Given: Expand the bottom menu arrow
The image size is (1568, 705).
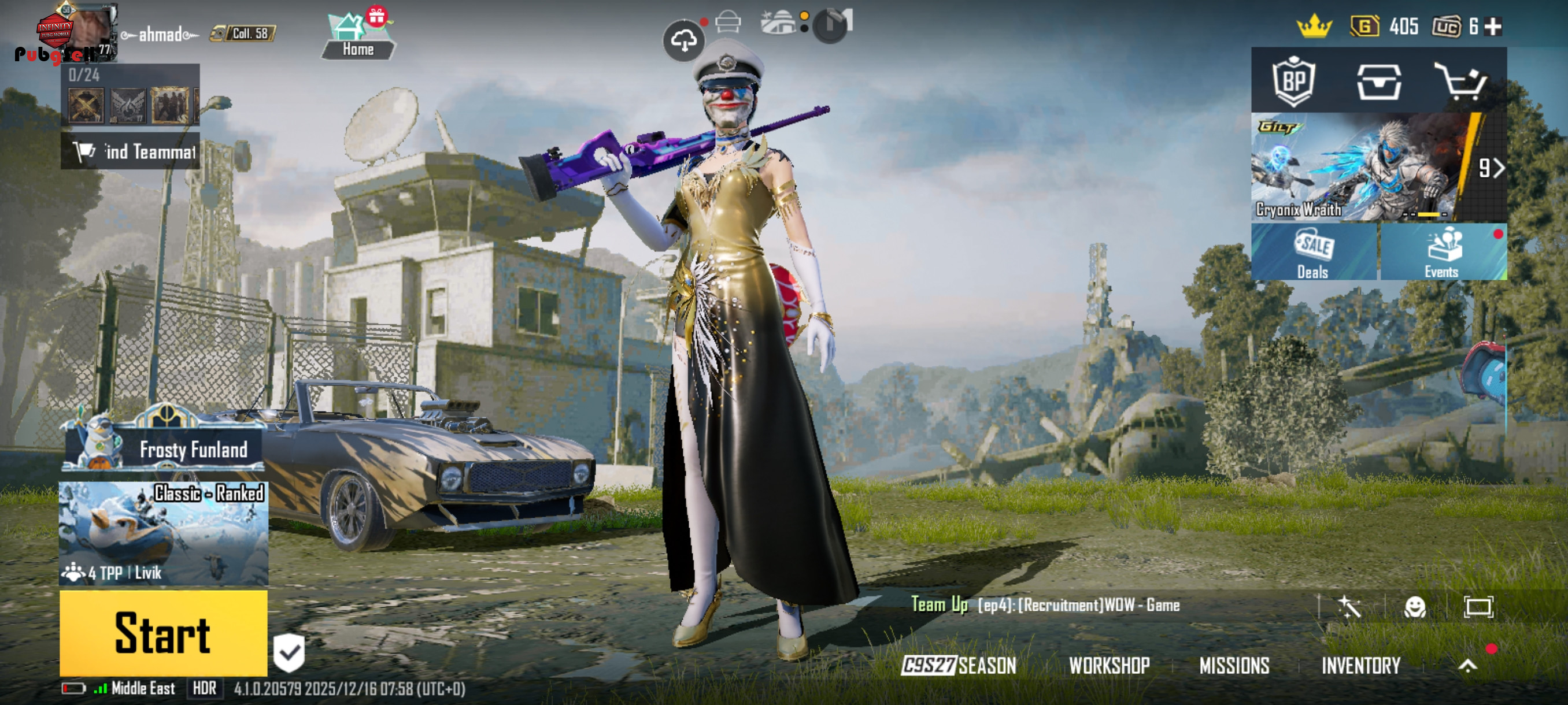Looking at the screenshot, I should pyautogui.click(x=1467, y=666).
